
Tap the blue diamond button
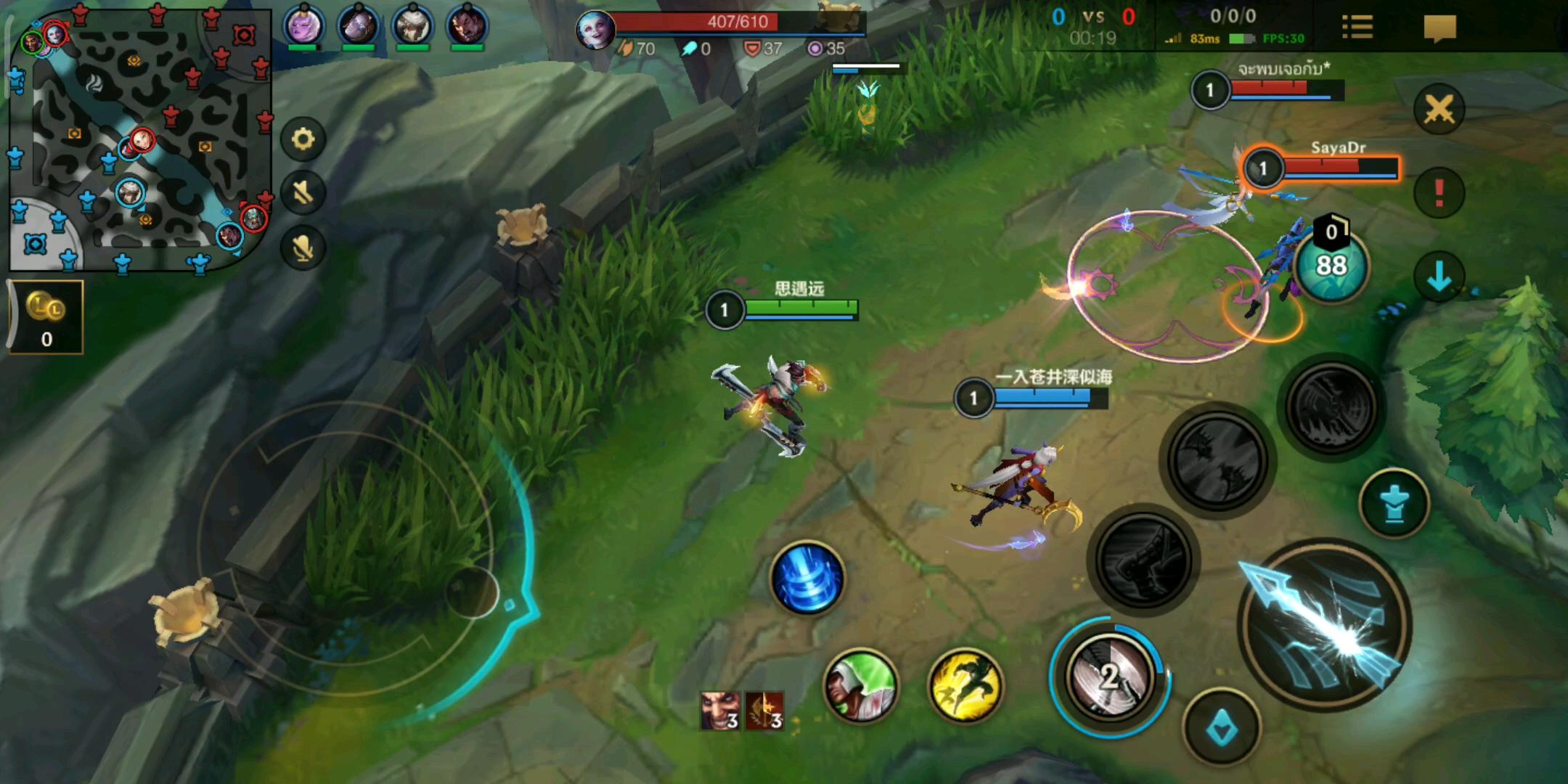(1222, 727)
